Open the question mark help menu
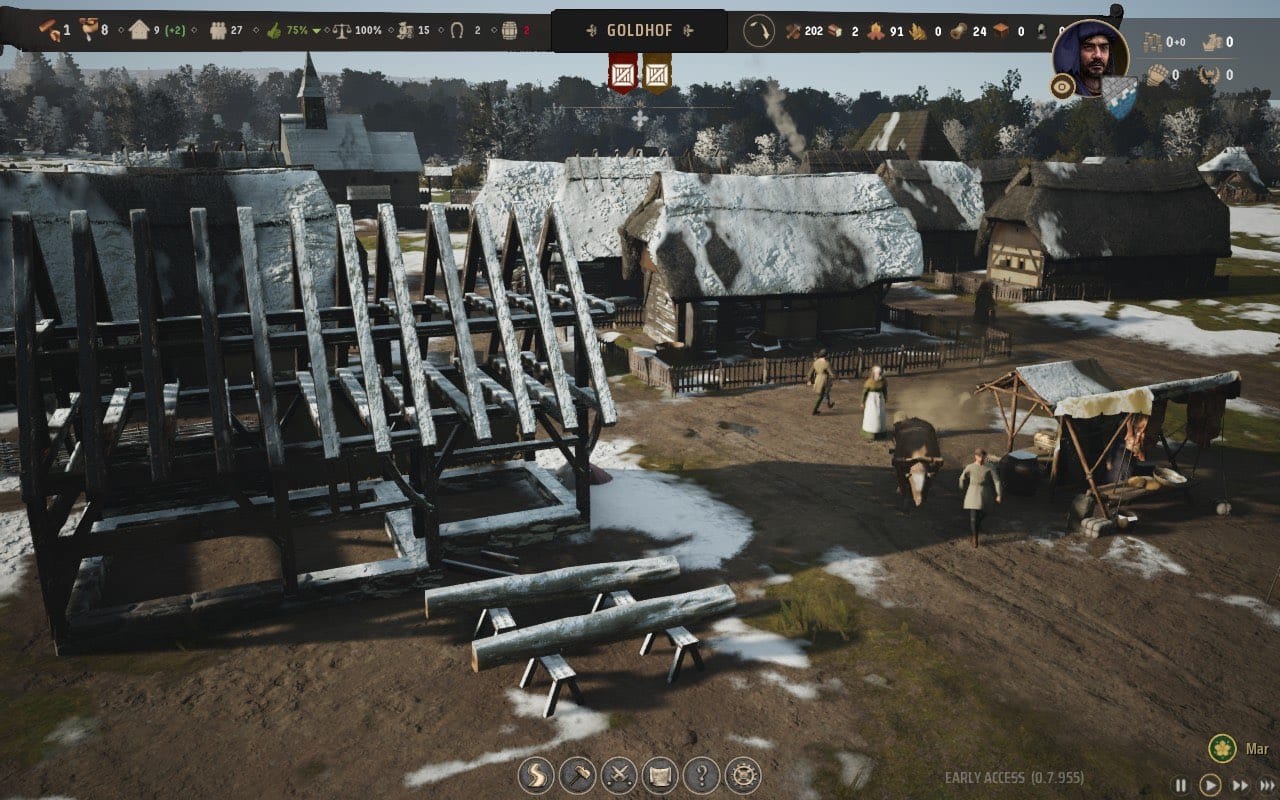Image resolution: width=1280 pixels, height=800 pixels. pos(702,775)
